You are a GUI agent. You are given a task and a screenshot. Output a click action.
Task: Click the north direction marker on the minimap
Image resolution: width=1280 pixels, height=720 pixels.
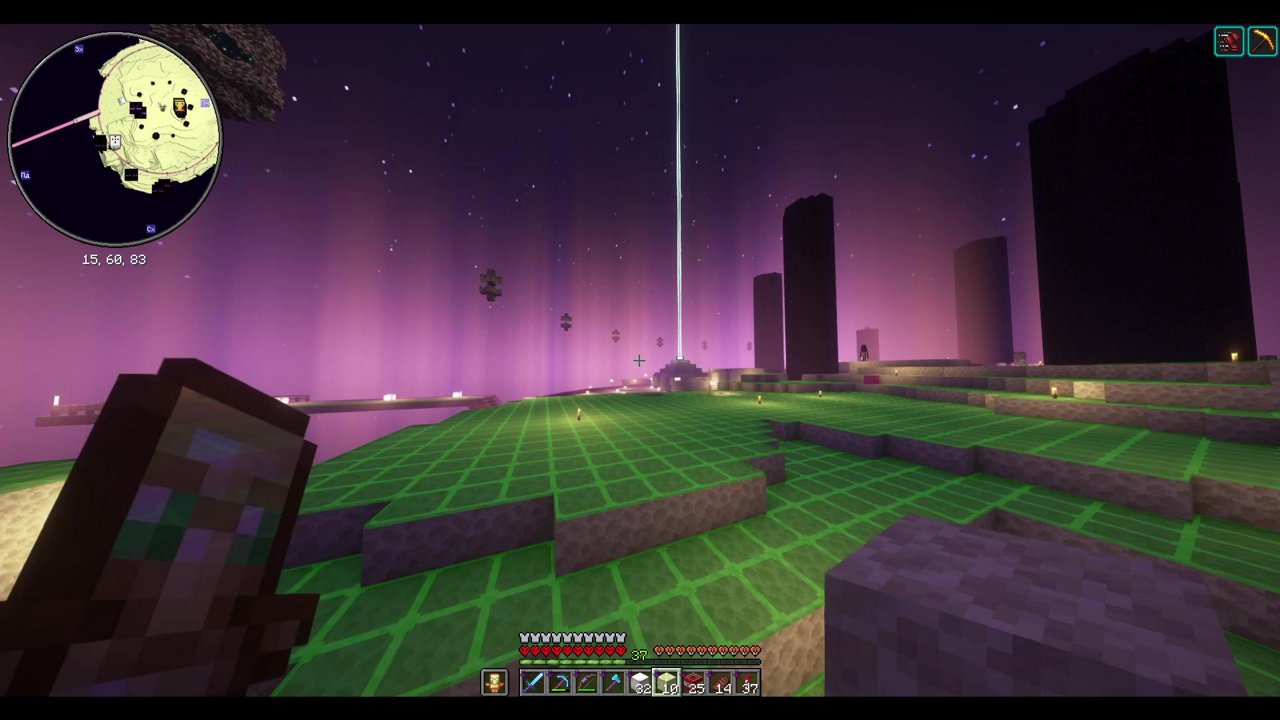[x=78, y=50]
